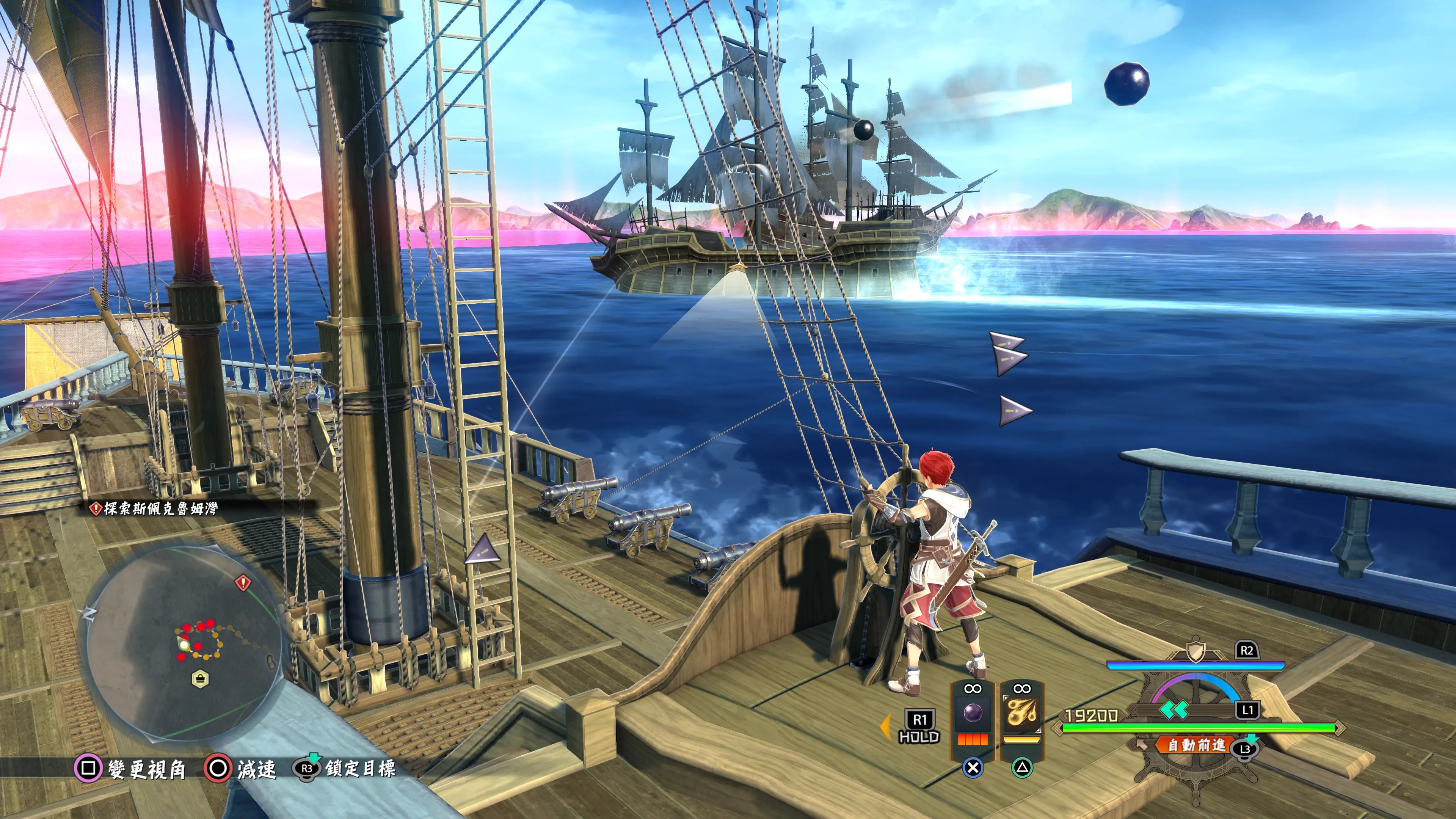Screen dimensions: 1456x819
Task: Toggle the 自動前進 auto-advance label
Action: (1196, 745)
